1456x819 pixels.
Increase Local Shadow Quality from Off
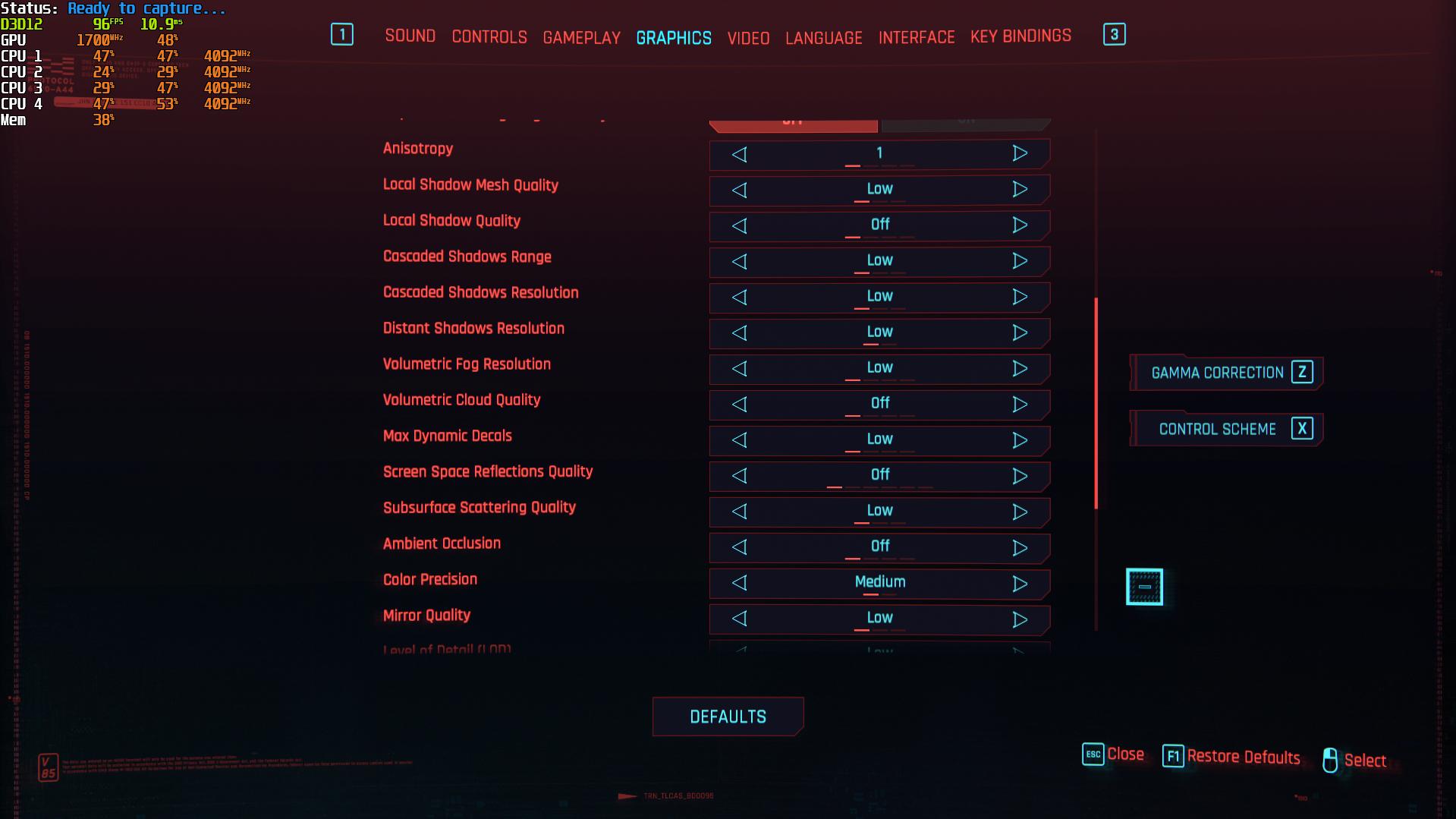(x=1020, y=225)
